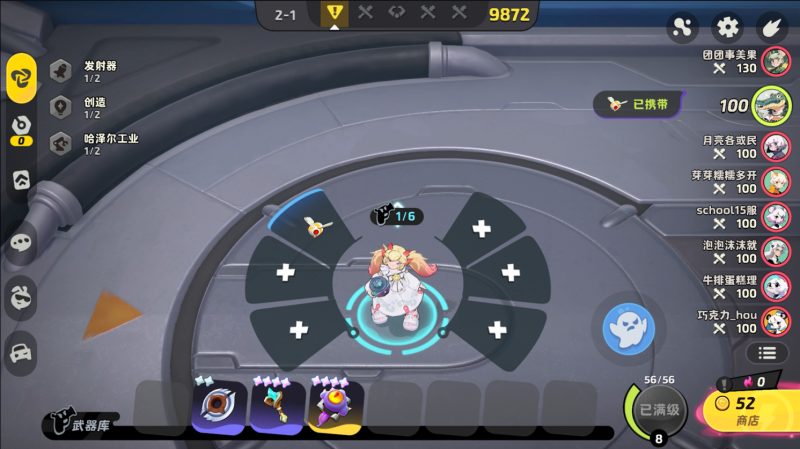Click the 已满级 level button
This screenshot has width=800, height=449.
[659, 410]
